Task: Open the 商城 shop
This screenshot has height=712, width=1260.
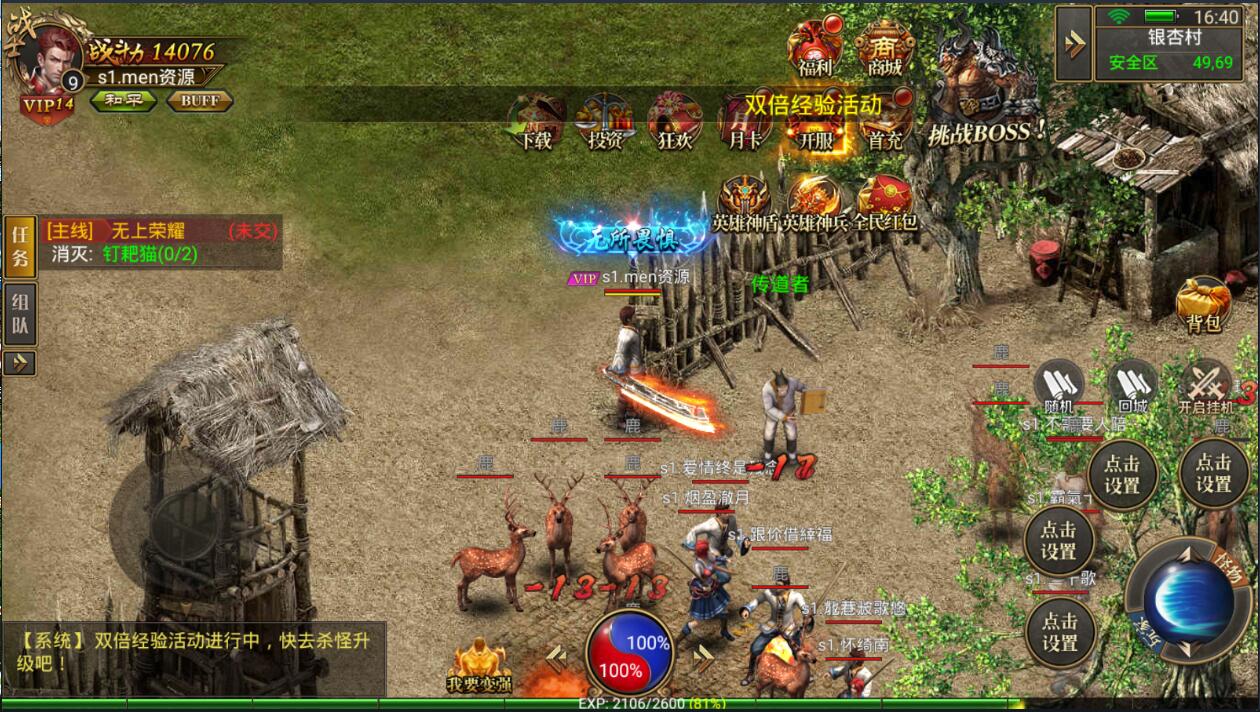Action: [884, 47]
